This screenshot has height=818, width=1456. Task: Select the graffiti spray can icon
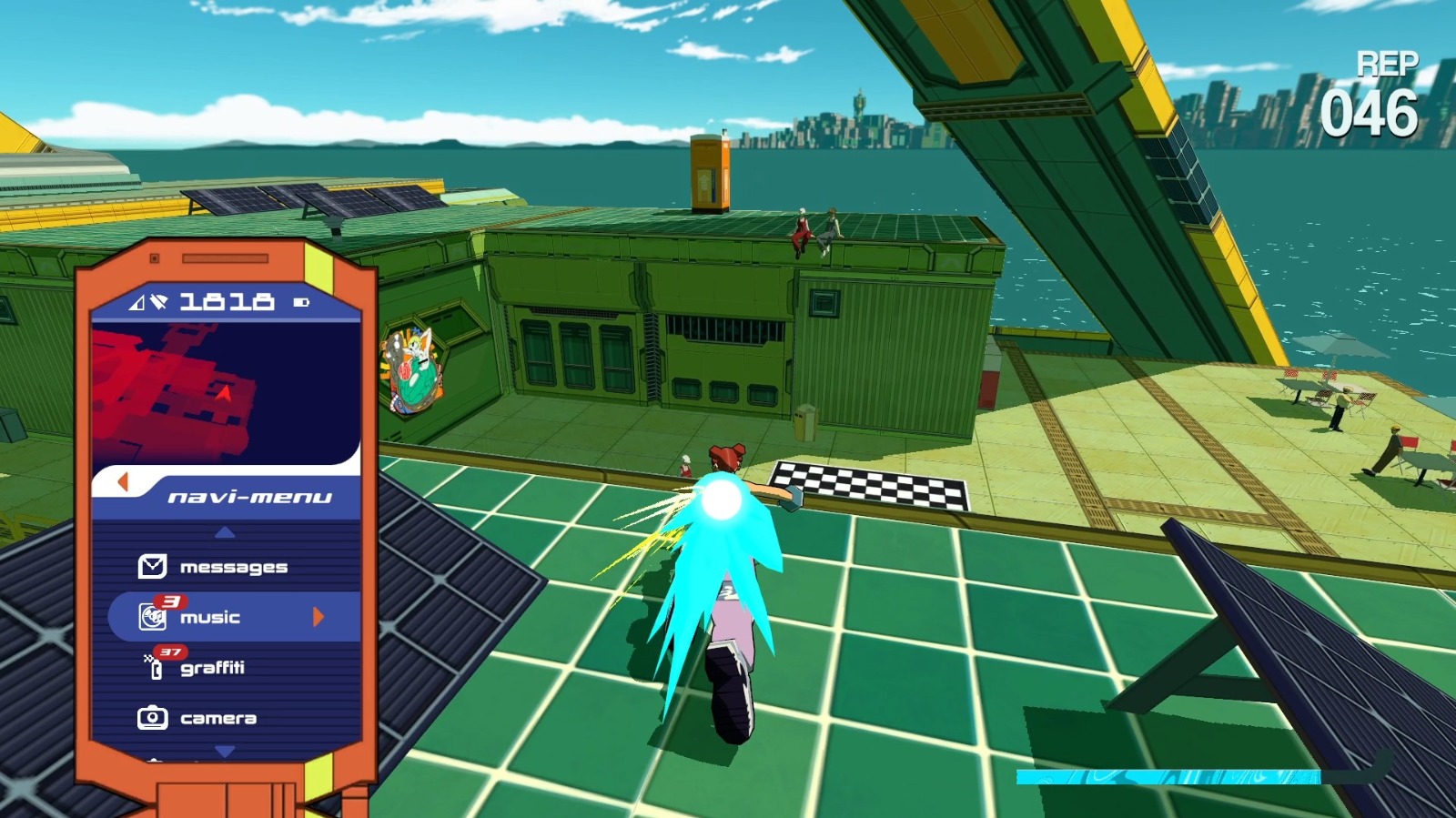tap(155, 667)
